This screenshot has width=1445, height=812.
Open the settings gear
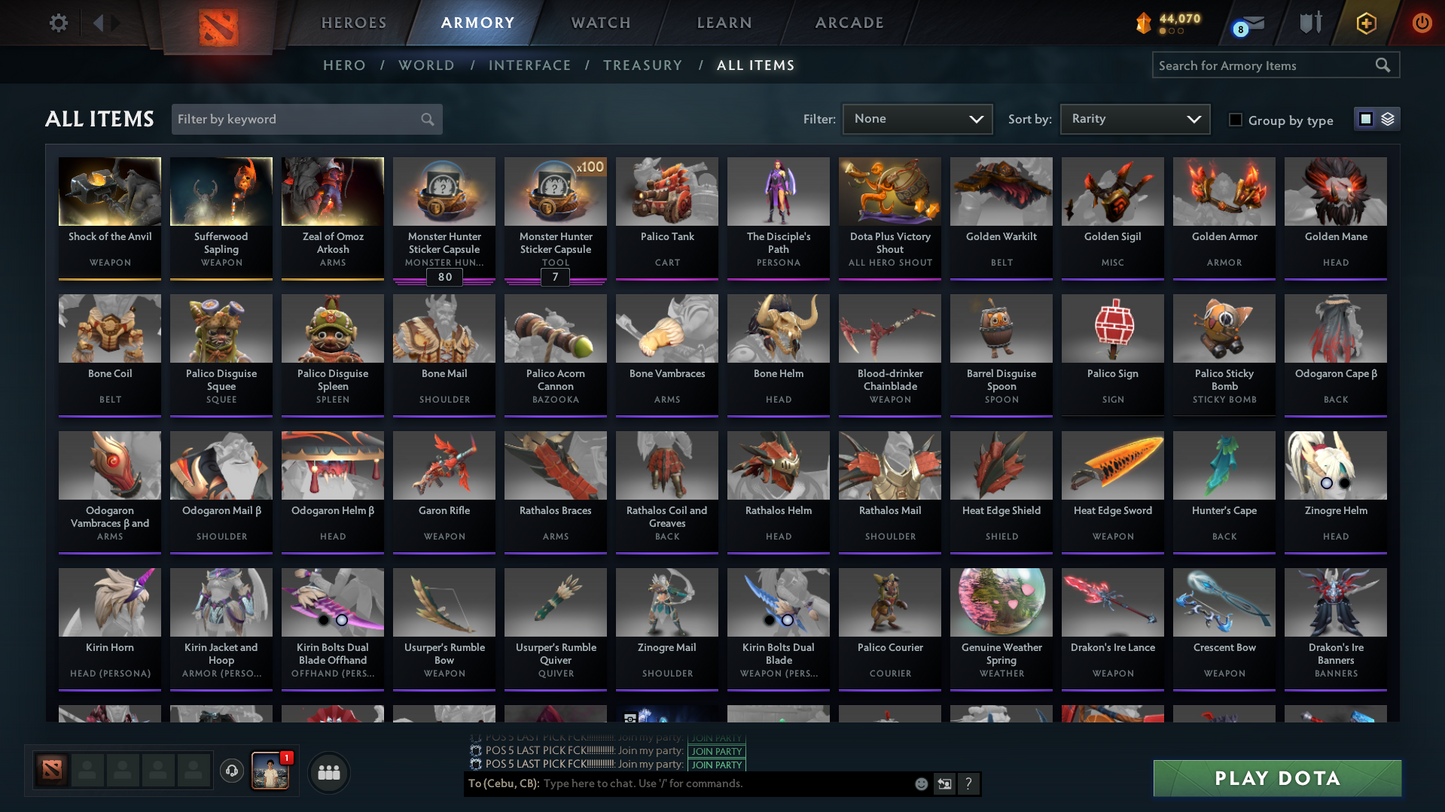[57, 22]
